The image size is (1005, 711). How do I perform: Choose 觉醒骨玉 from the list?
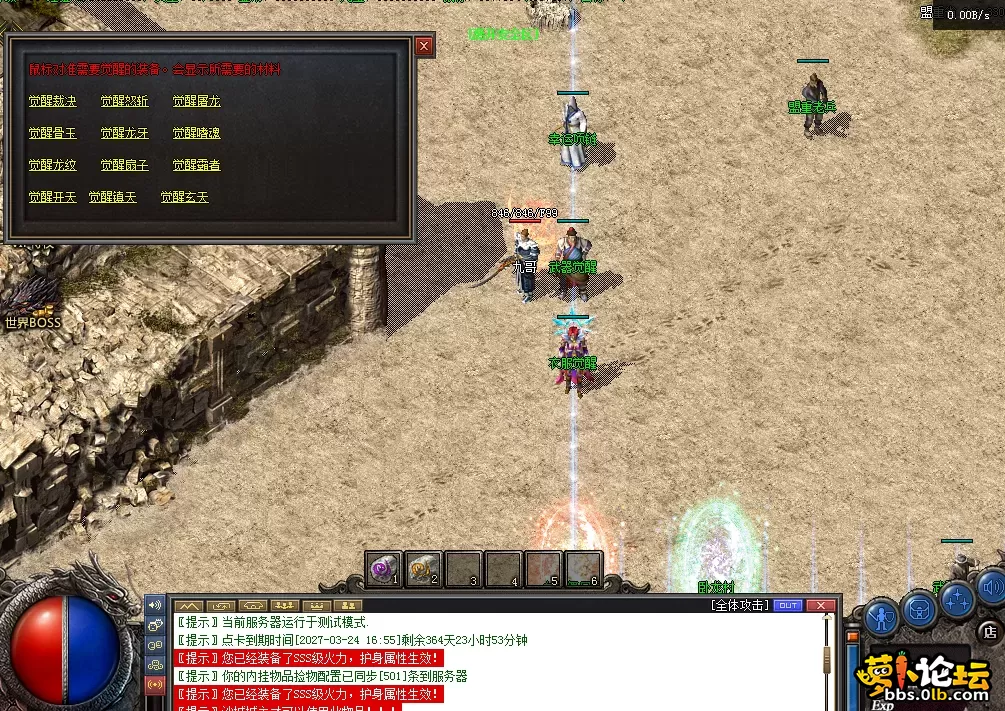tap(52, 133)
